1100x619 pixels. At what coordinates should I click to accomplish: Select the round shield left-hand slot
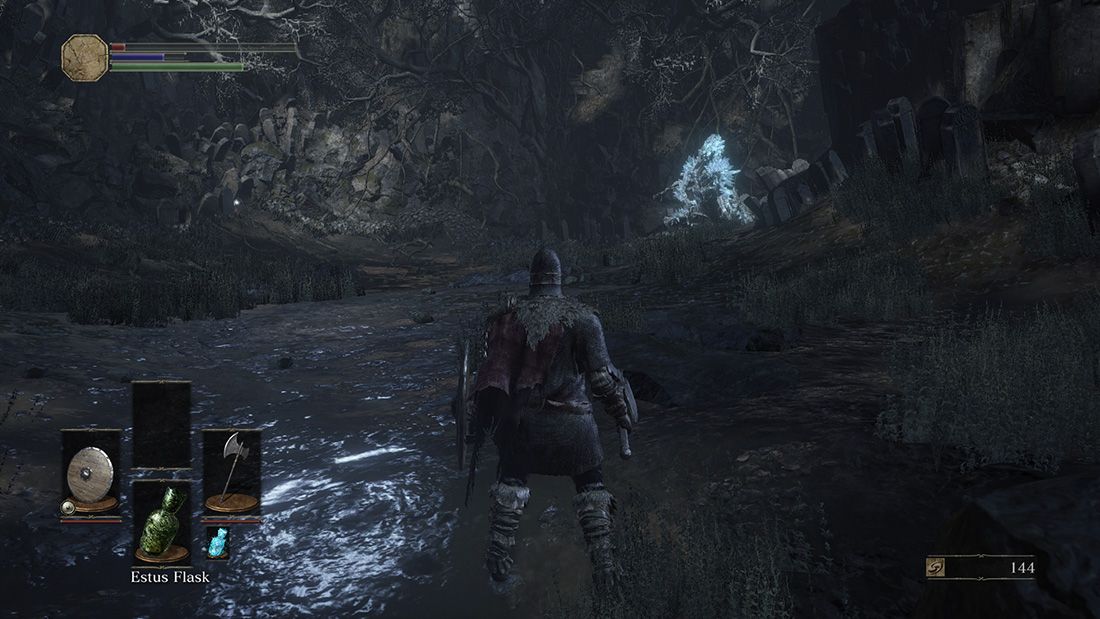91,472
